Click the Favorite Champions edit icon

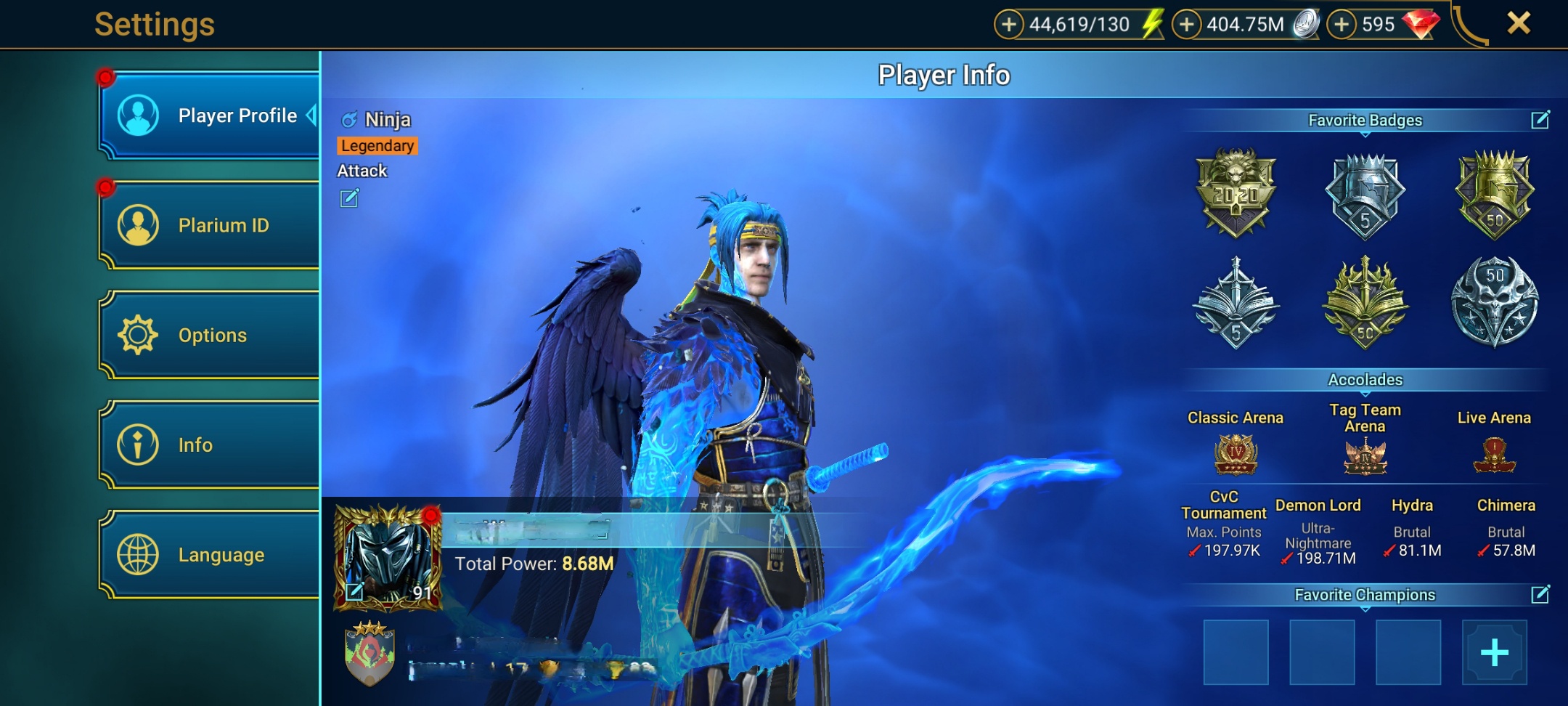click(1541, 594)
